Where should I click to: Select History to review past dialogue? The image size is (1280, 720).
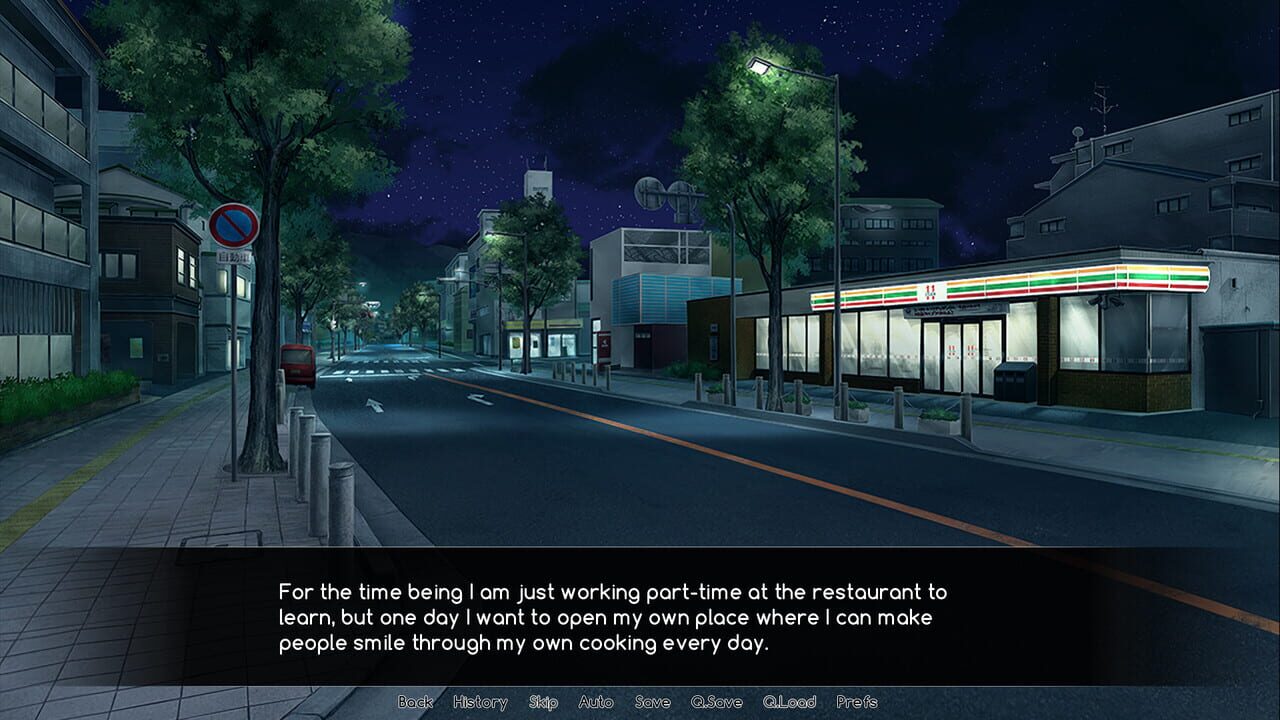(x=481, y=703)
